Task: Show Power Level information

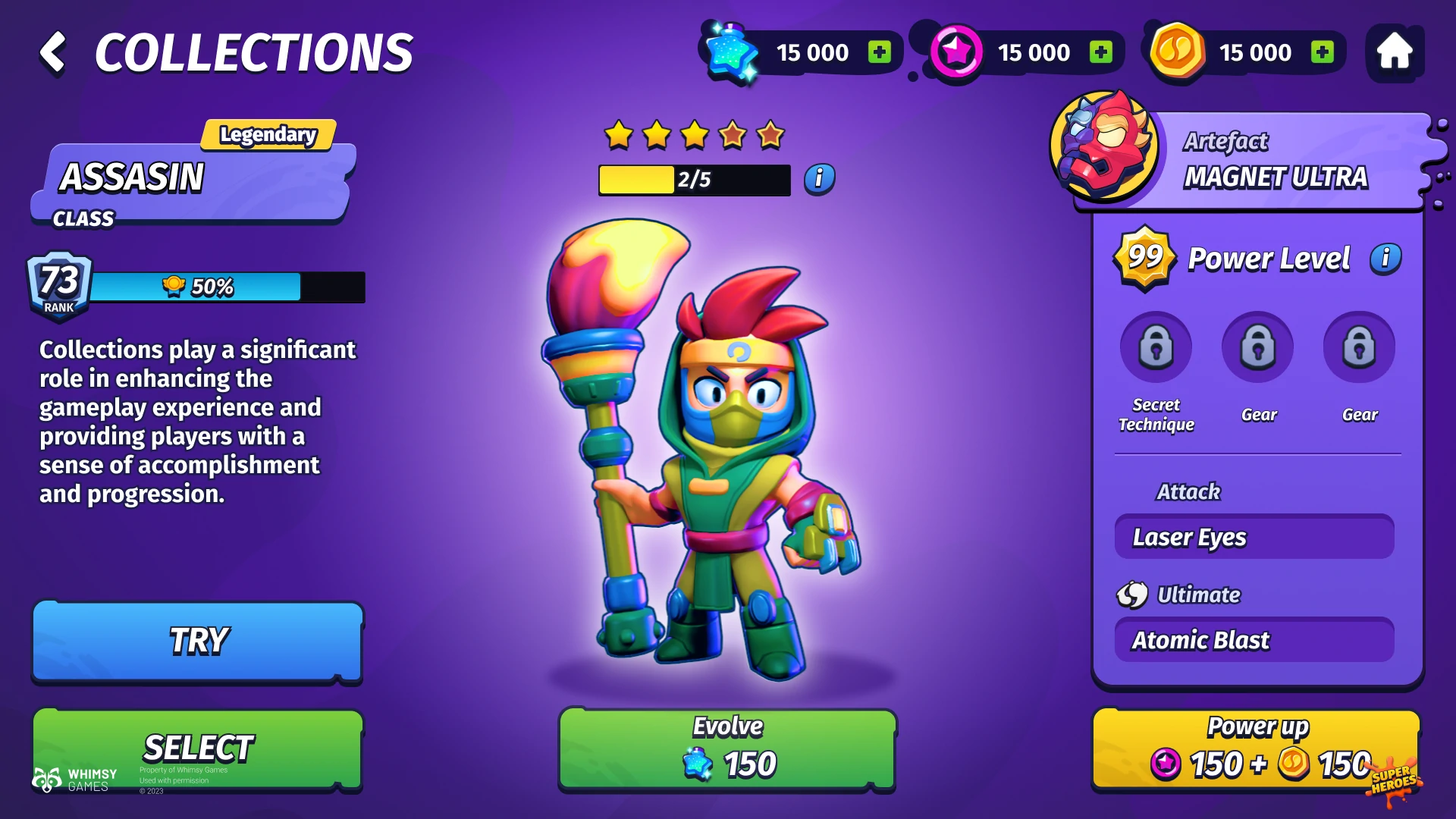Action: click(1385, 259)
